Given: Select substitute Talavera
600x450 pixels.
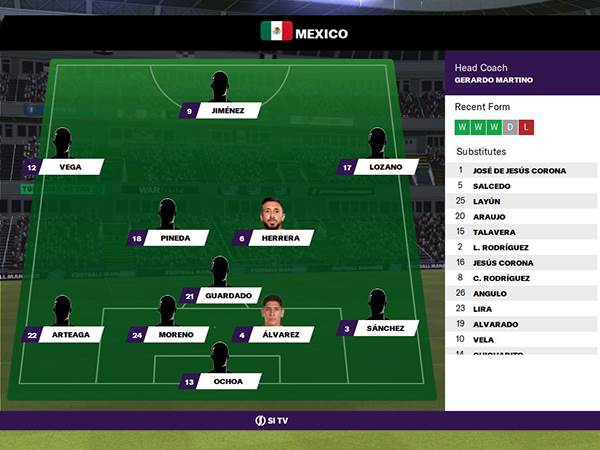Looking at the screenshot, I should 492,231.
